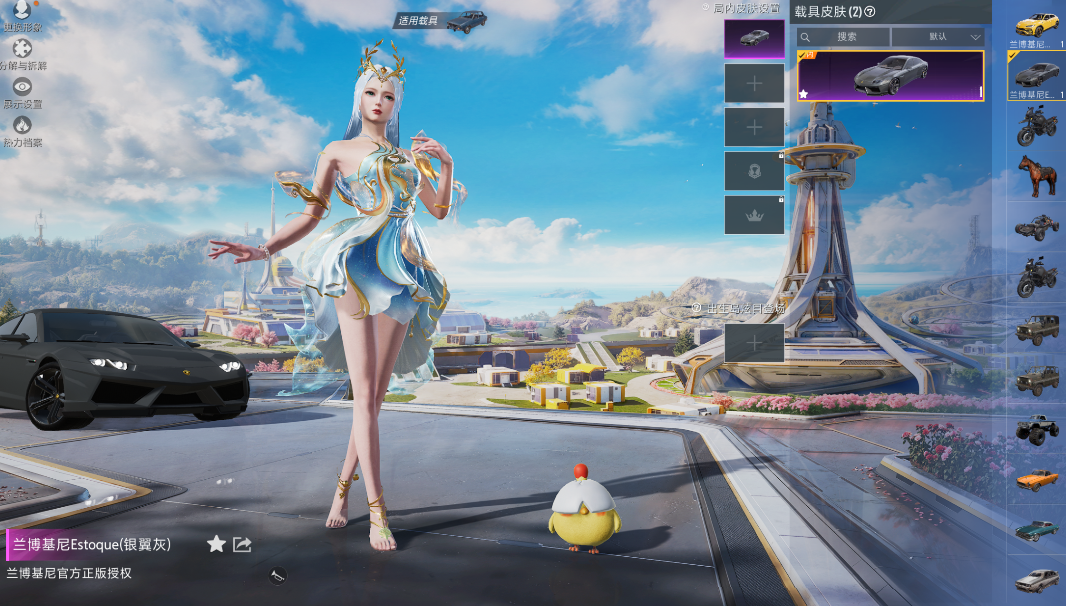The width and height of the screenshot is (1066, 606).
Task: Favorite the skin with the star button
Action: coord(216,544)
